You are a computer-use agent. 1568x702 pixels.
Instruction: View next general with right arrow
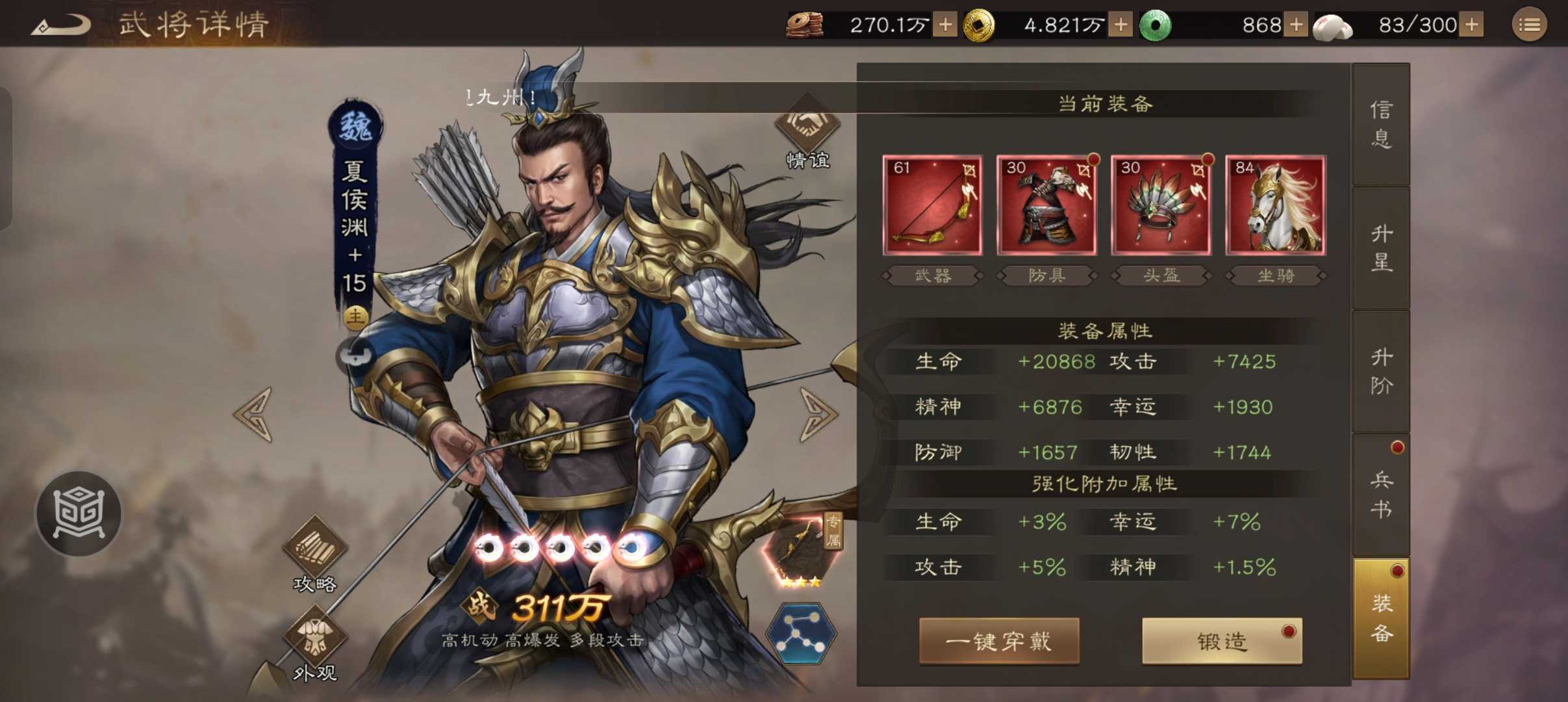point(818,414)
